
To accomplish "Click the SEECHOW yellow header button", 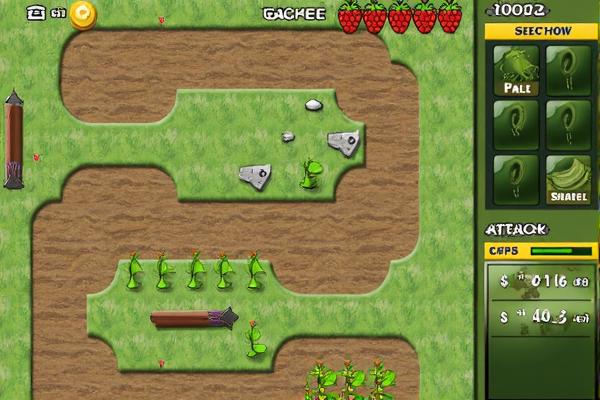I will (541, 31).
